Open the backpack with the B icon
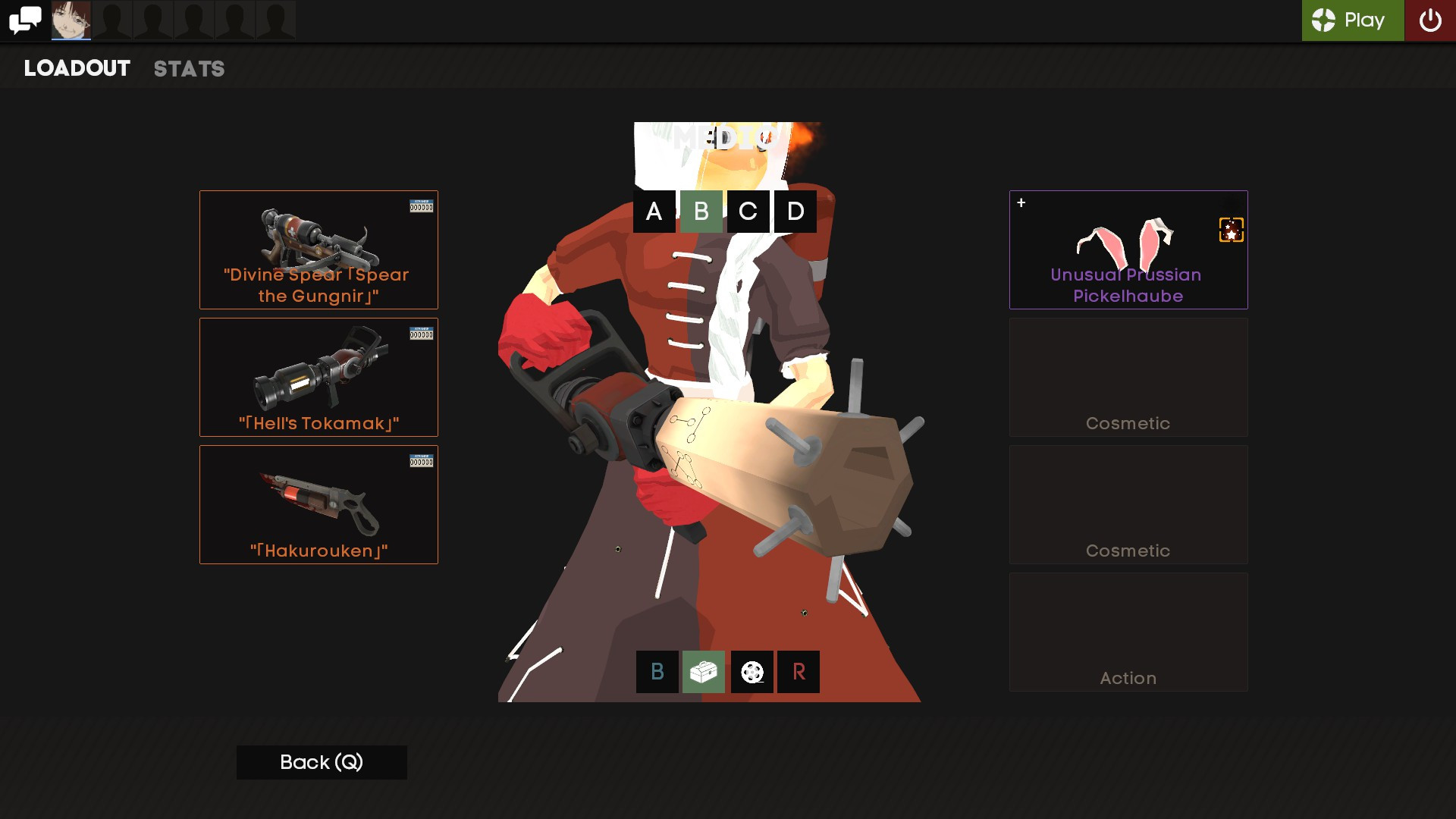The image size is (1456, 819). point(657,672)
